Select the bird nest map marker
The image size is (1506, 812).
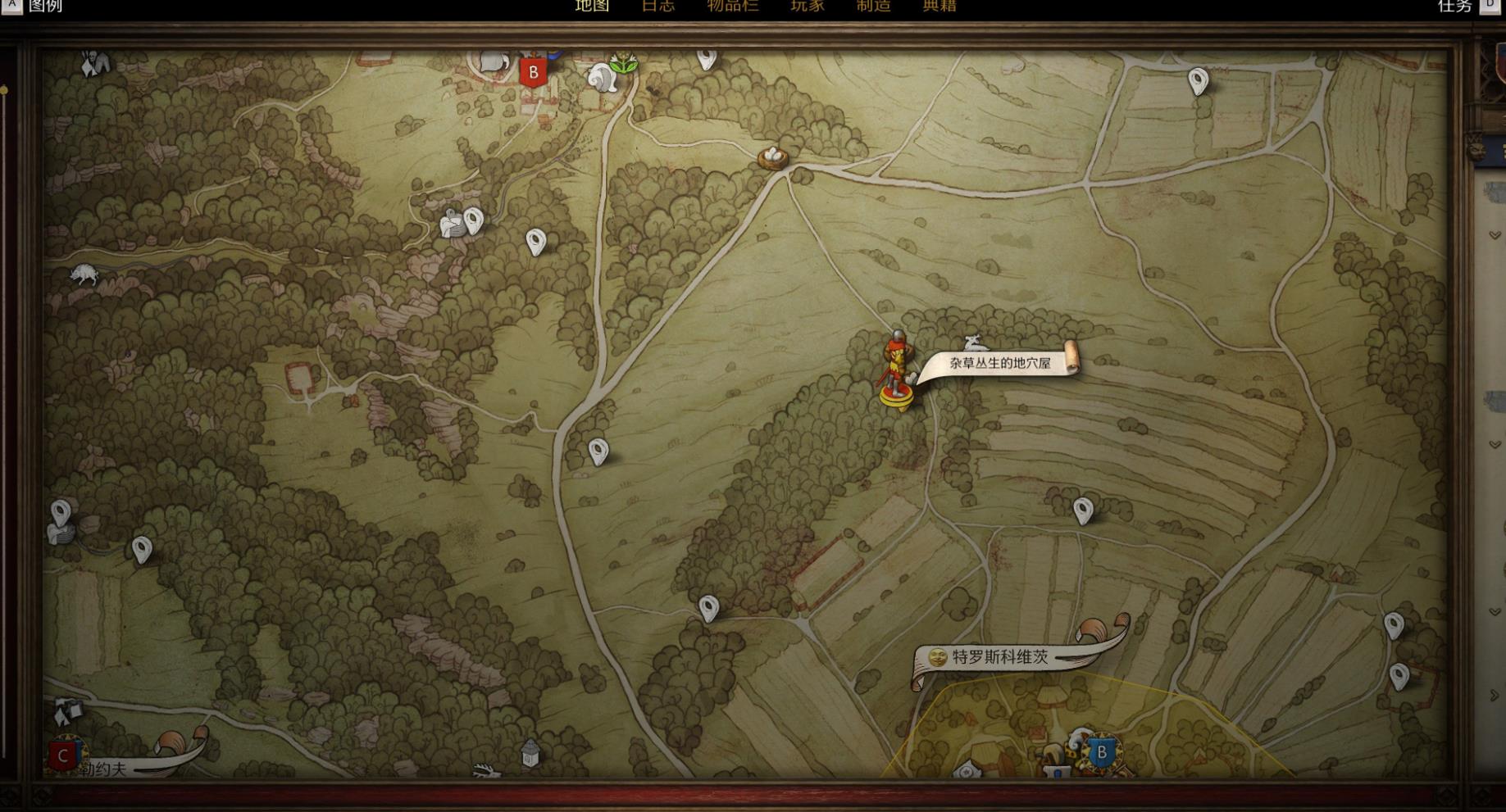coord(772,157)
